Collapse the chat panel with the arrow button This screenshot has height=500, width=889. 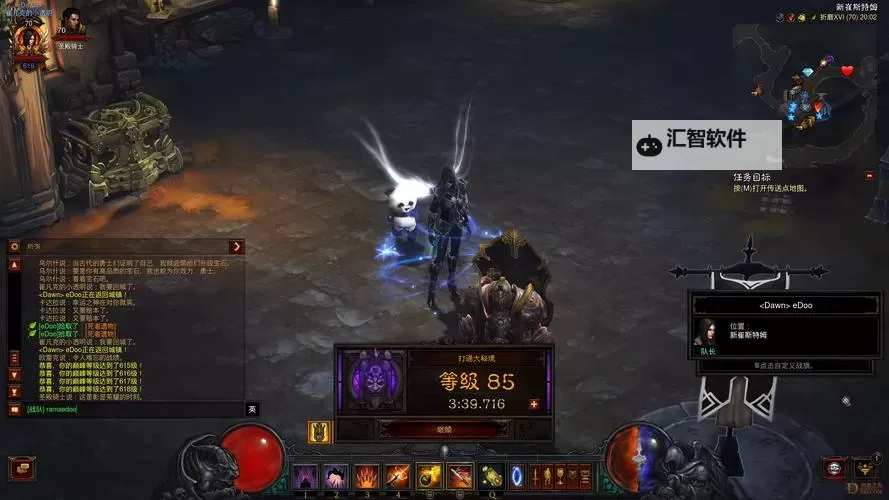click(236, 247)
